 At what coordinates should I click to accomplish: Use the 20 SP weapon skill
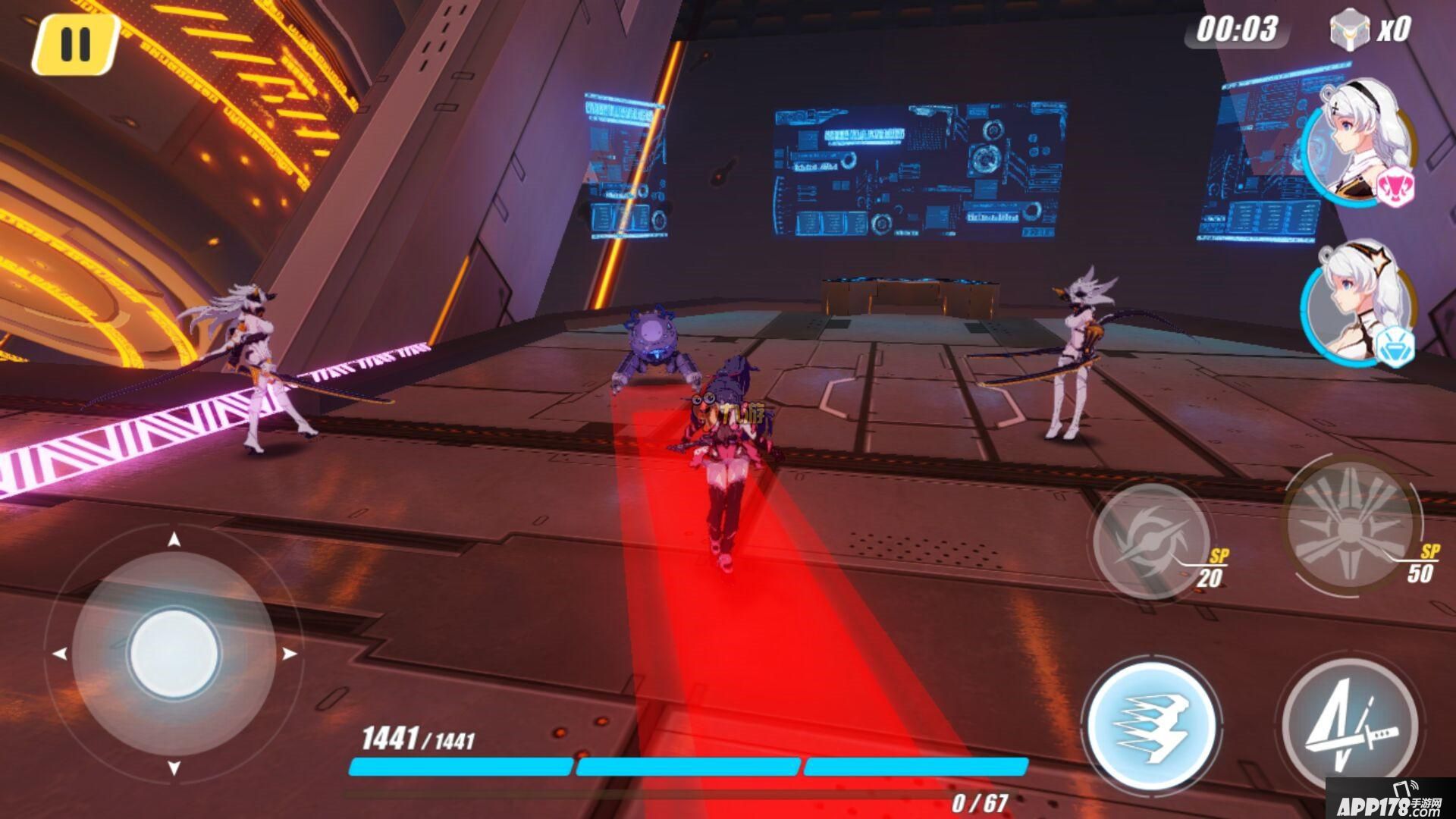[x=1151, y=540]
